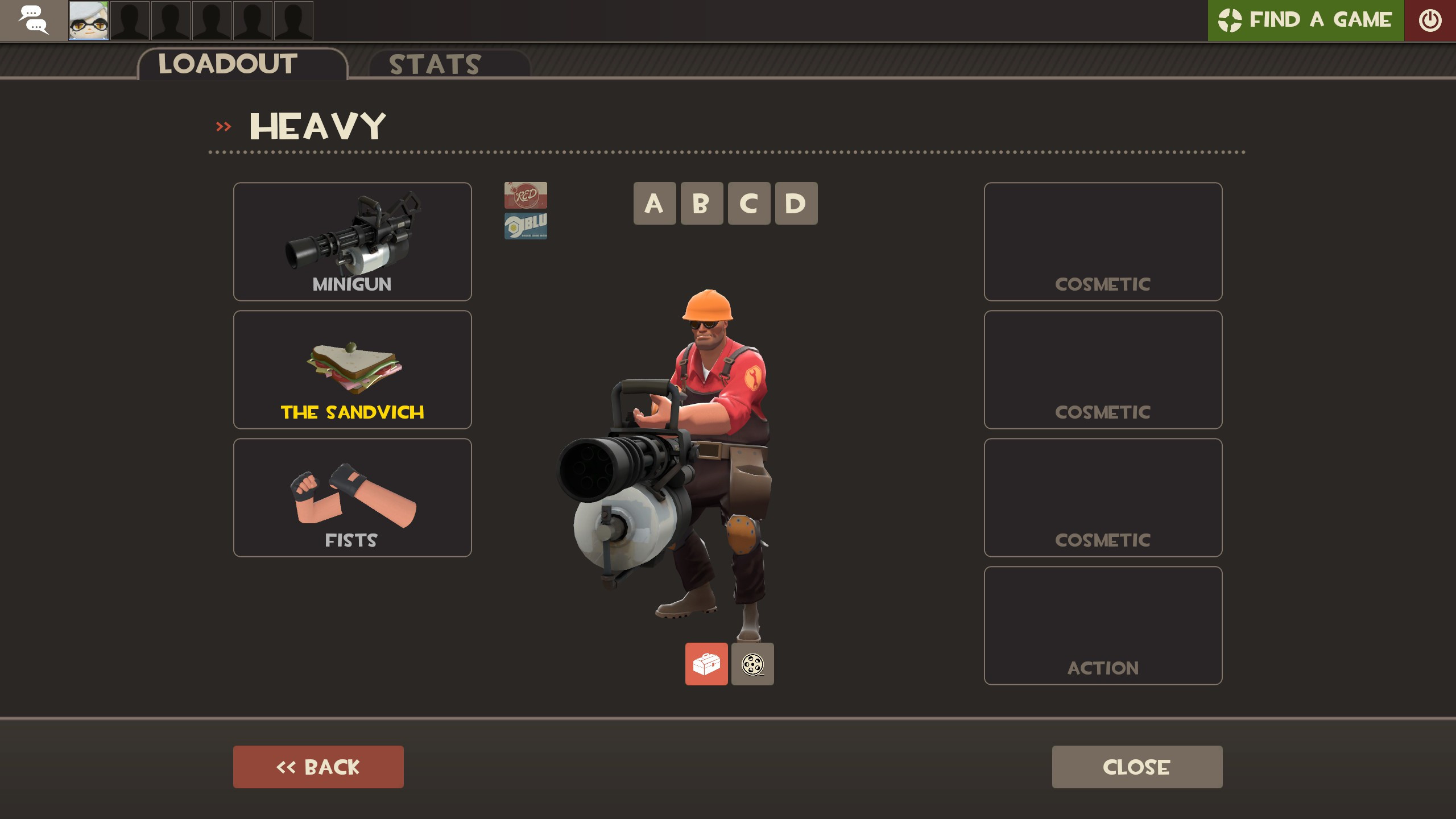Select loadout preset C
This screenshot has width=1456, height=819.
click(x=748, y=204)
